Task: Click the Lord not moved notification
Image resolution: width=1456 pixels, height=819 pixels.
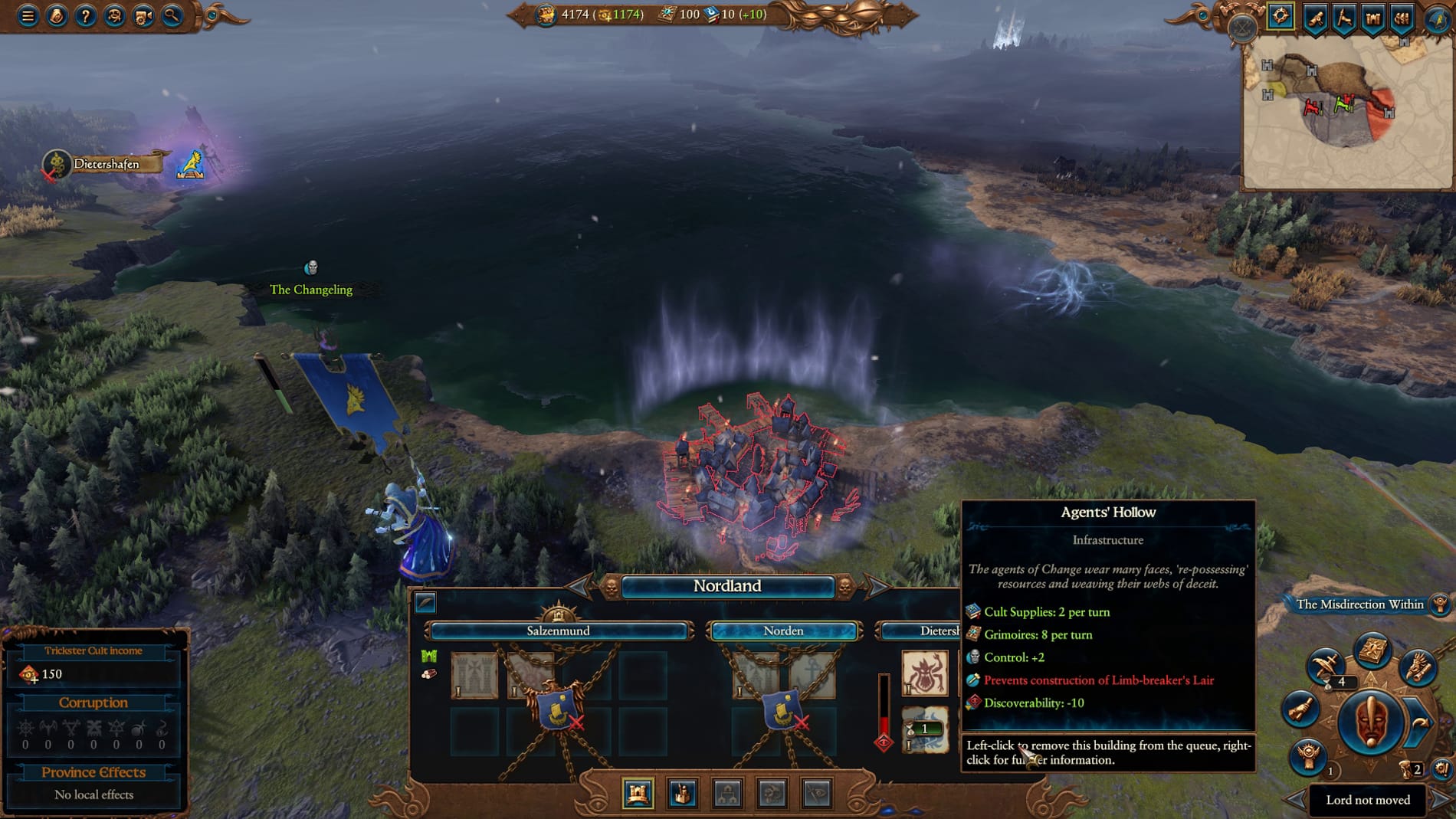Action: tap(1367, 800)
